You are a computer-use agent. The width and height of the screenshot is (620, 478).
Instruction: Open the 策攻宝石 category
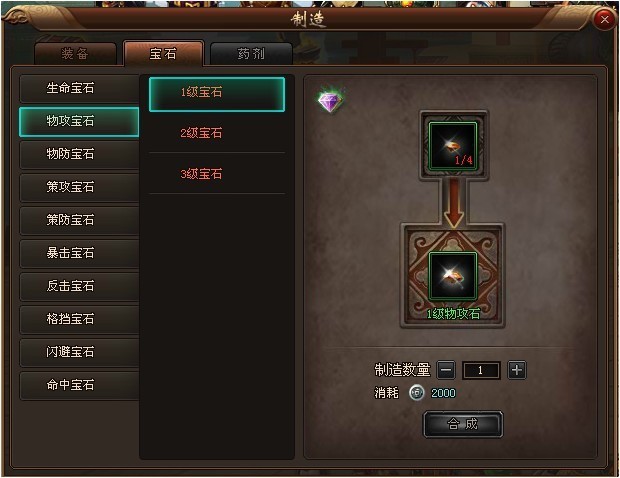pos(79,187)
